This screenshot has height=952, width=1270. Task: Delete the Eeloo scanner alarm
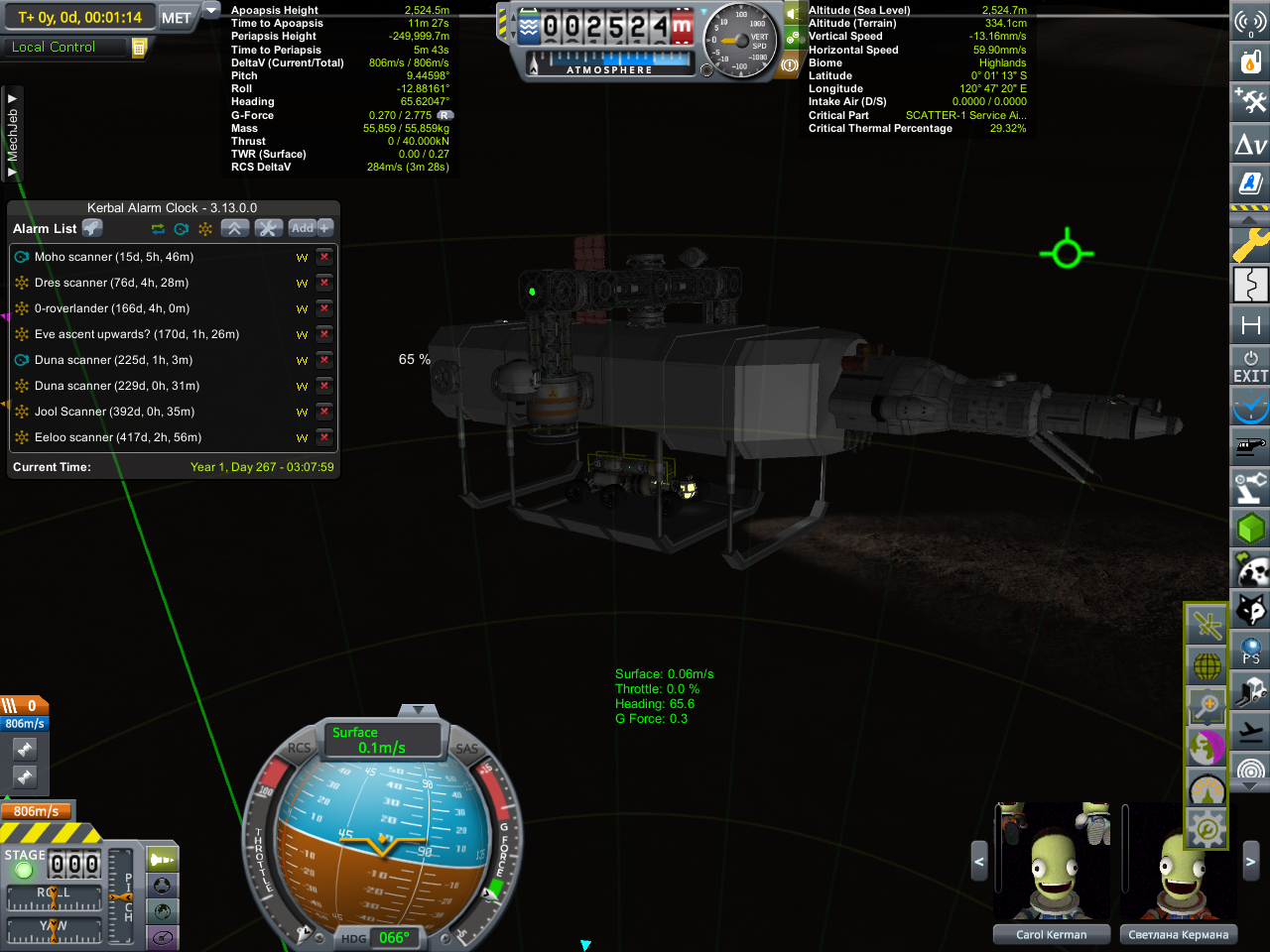tap(323, 437)
